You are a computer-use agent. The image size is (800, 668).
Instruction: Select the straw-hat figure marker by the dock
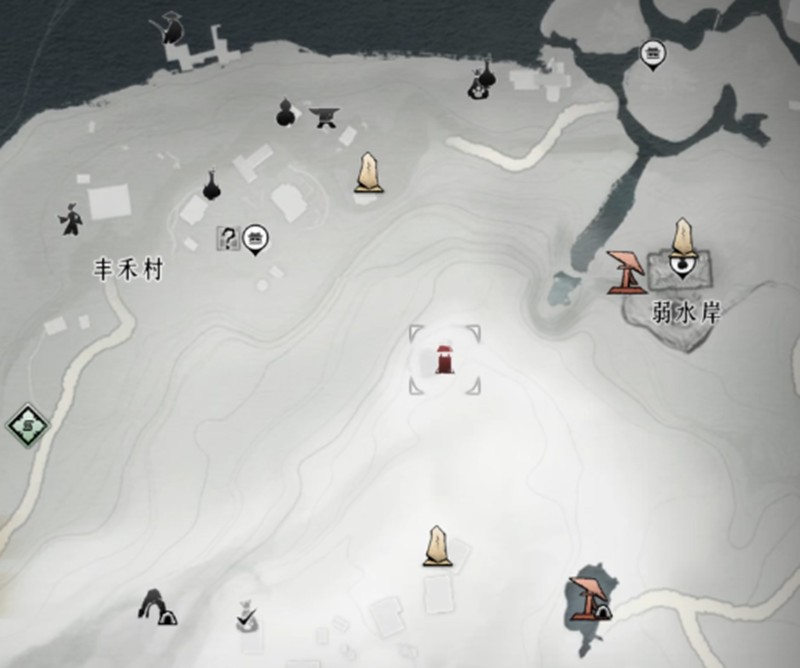click(172, 28)
